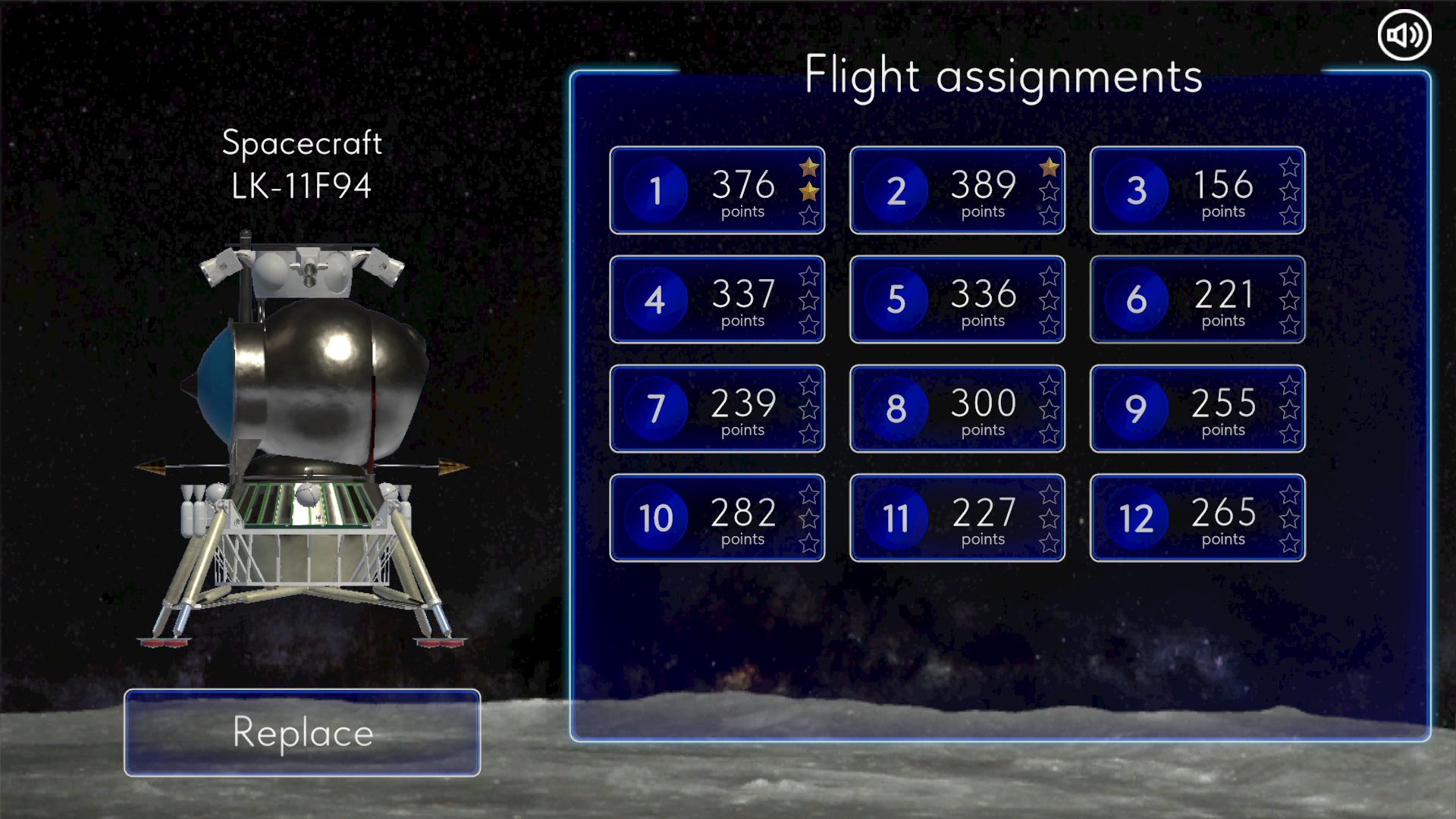Start mission 5 with 336 points
This screenshot has width=1456, height=819.
(x=957, y=300)
